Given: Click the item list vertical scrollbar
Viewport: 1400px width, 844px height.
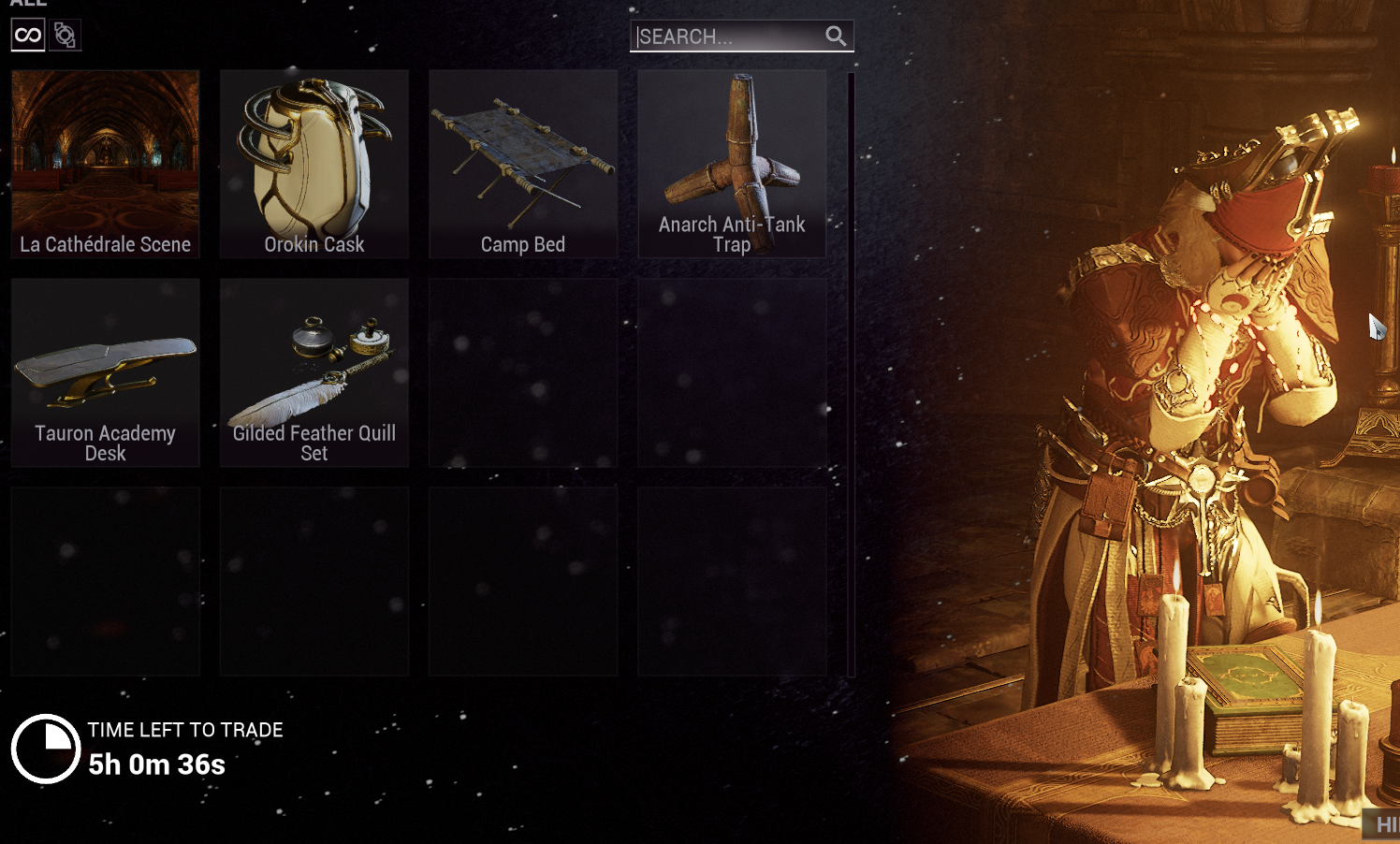Looking at the screenshot, I should coord(851,374).
